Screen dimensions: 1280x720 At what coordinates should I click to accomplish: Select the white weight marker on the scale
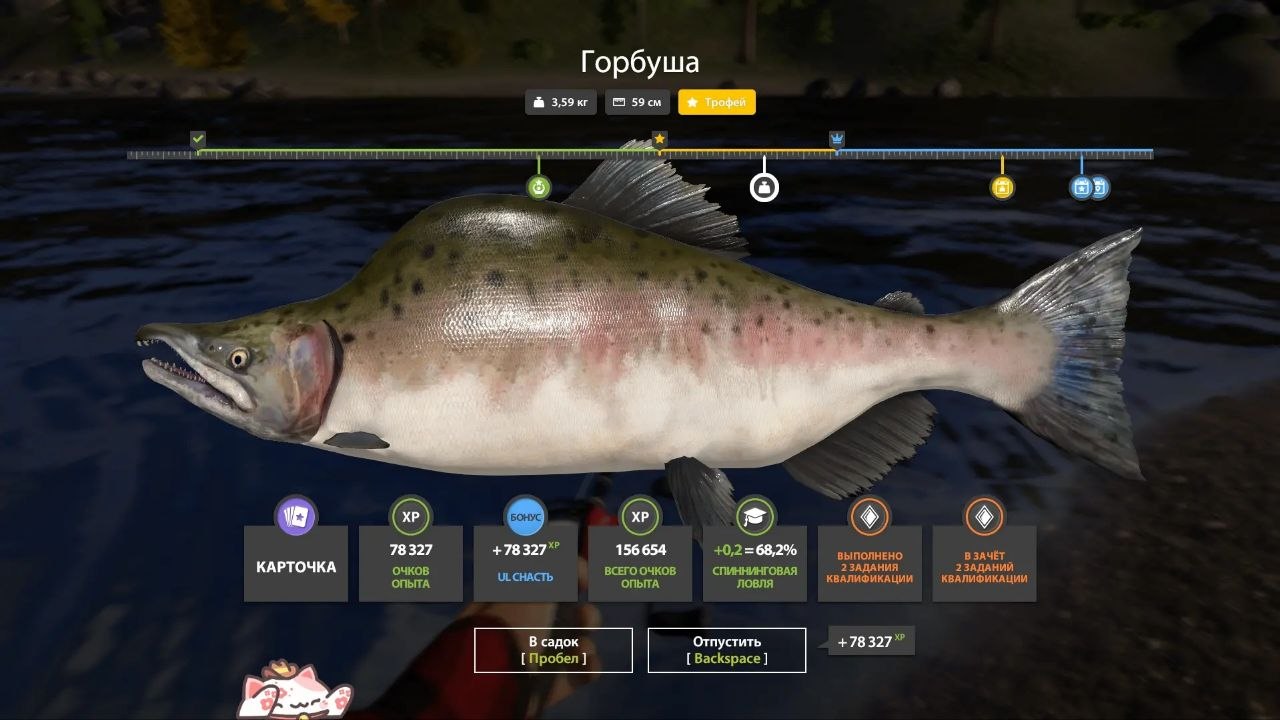point(764,187)
